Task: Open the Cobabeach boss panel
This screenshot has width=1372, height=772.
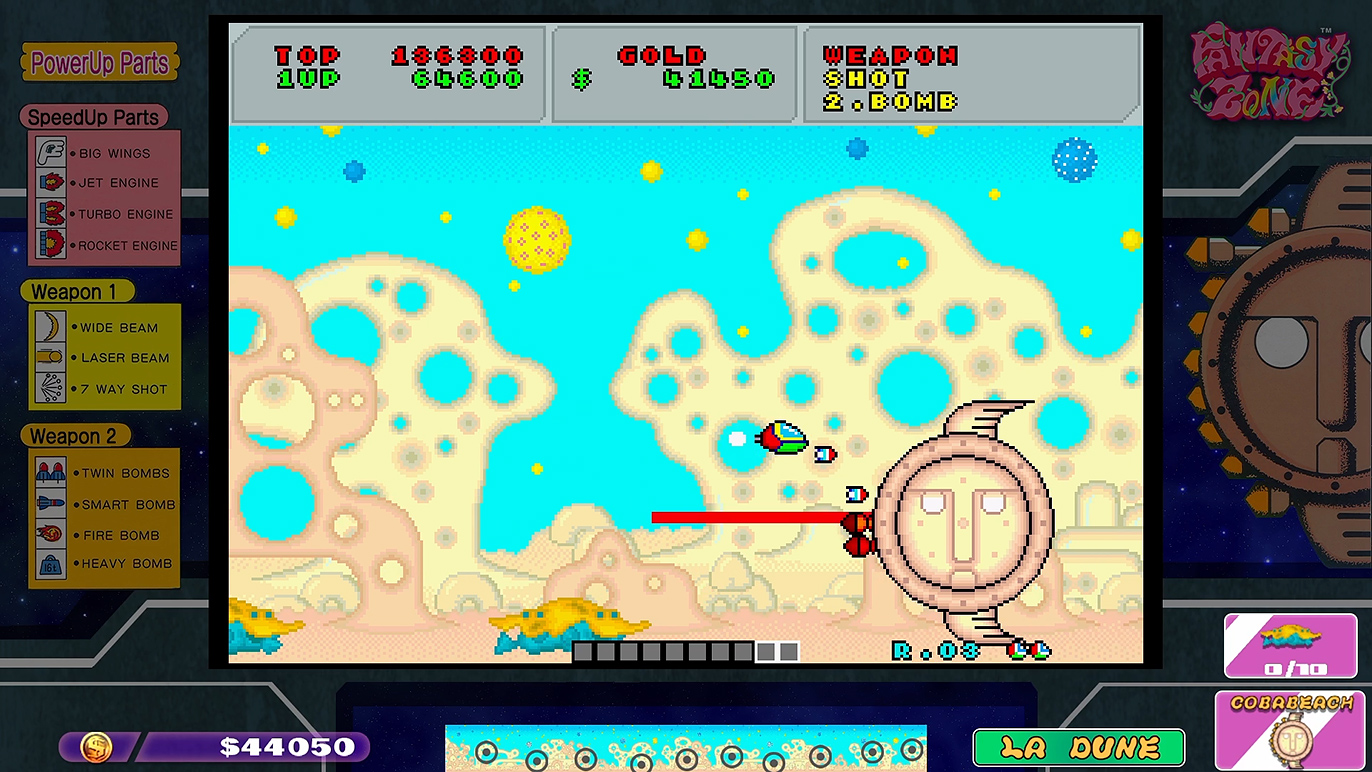Action: tap(1292, 730)
